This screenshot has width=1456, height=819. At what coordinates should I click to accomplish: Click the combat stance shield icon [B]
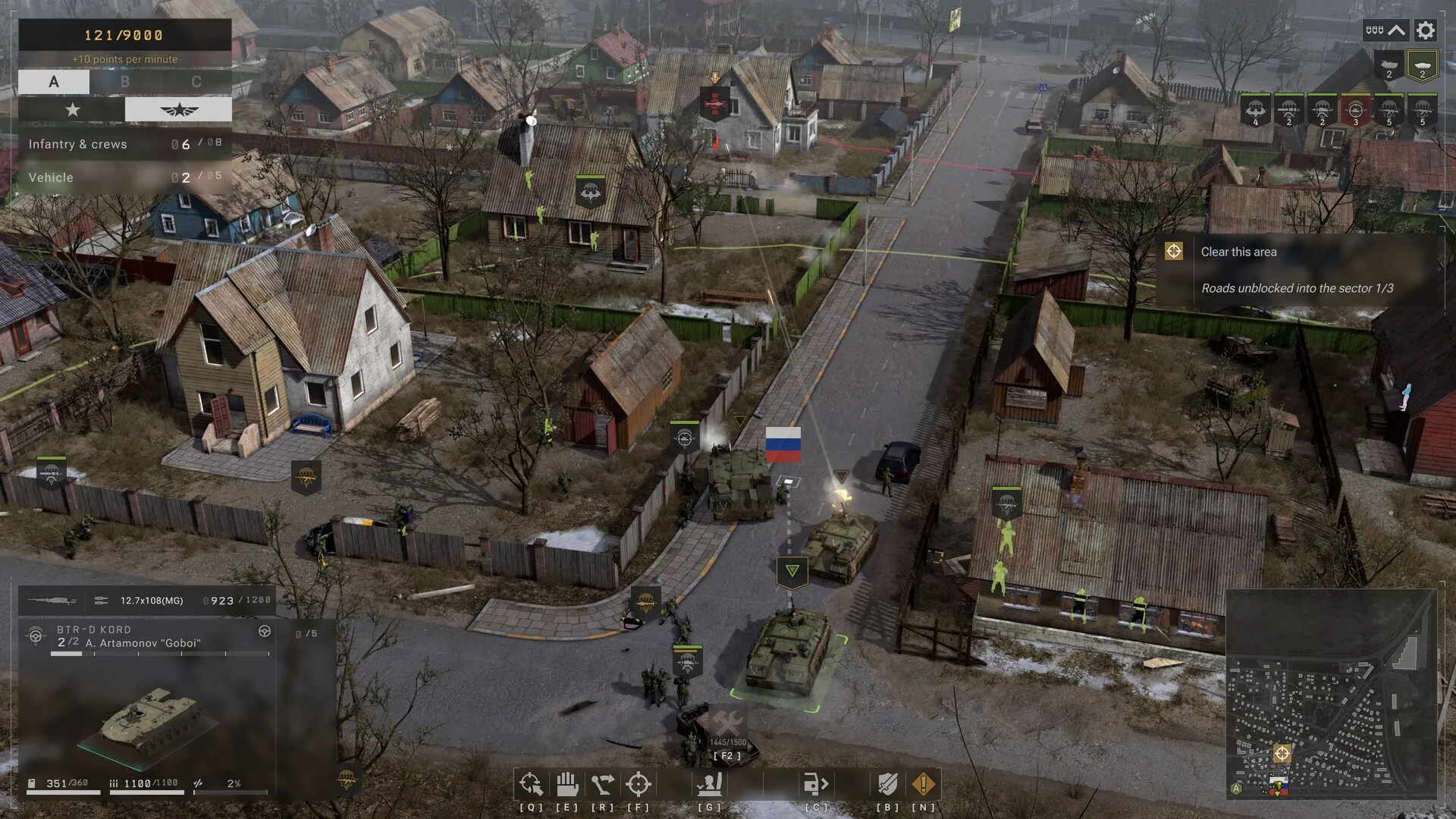[887, 783]
